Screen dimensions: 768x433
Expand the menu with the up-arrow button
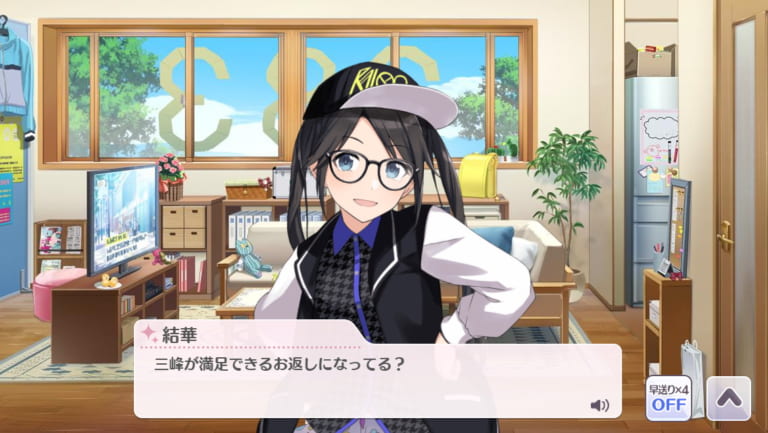(728, 398)
